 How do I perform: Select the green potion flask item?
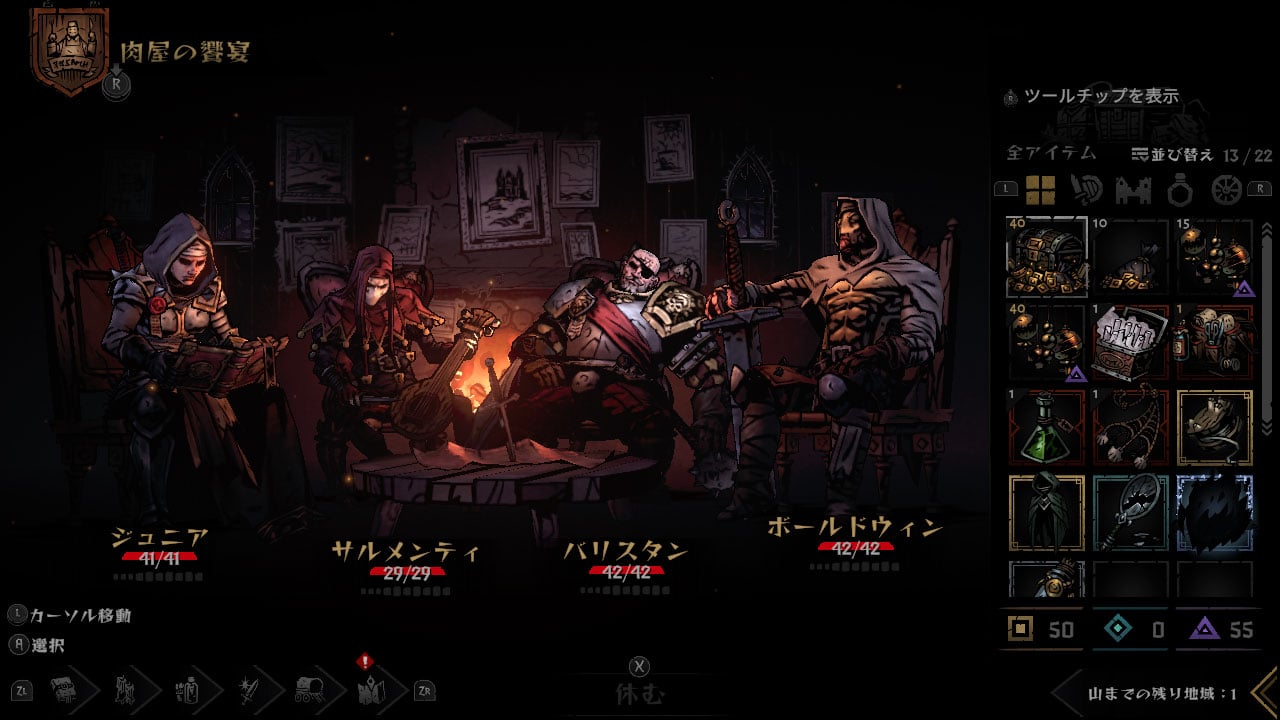pyautogui.click(x=1046, y=428)
